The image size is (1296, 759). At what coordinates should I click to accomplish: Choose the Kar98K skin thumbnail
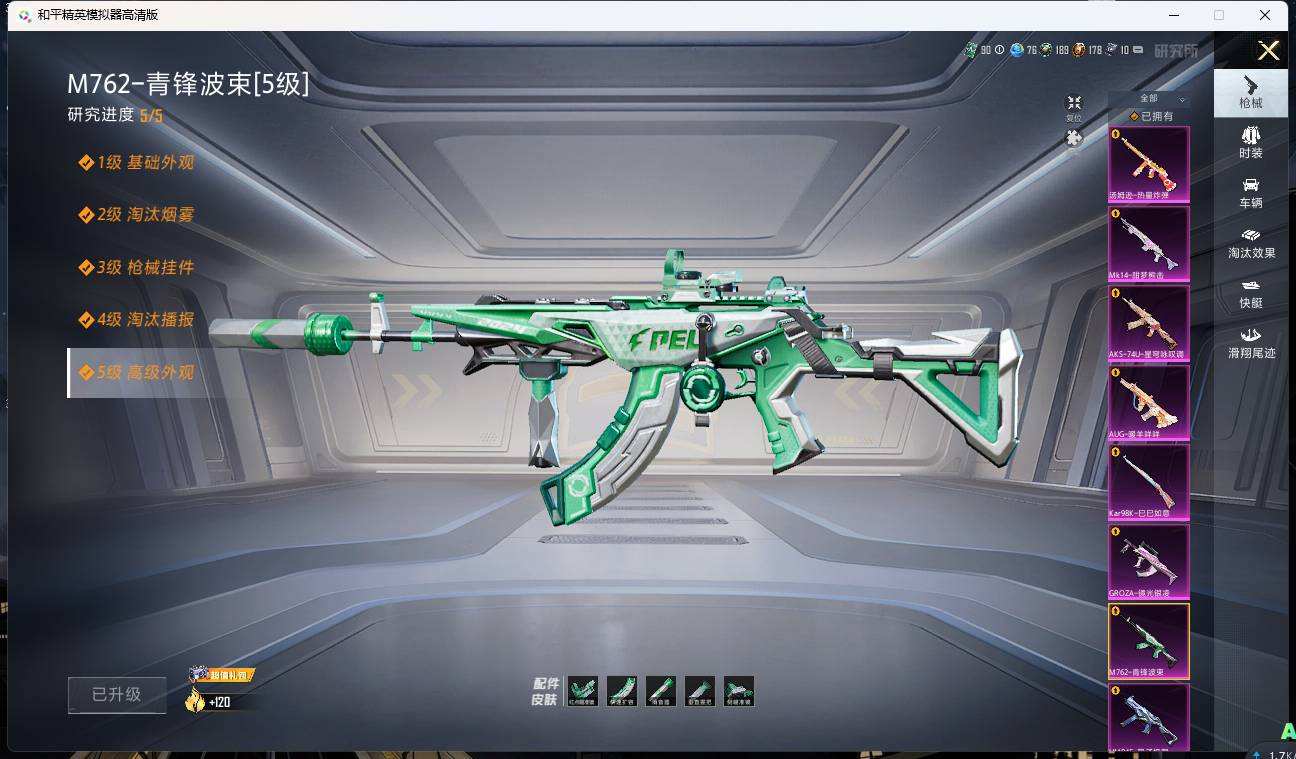(x=1149, y=482)
